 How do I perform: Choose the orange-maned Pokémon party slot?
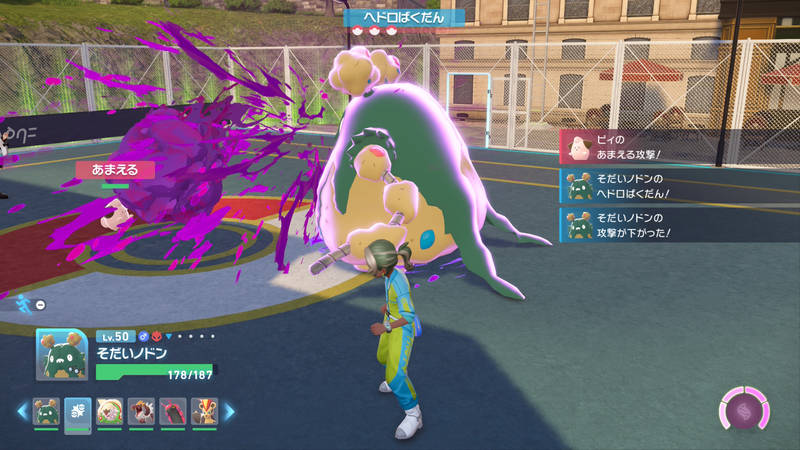[205, 411]
